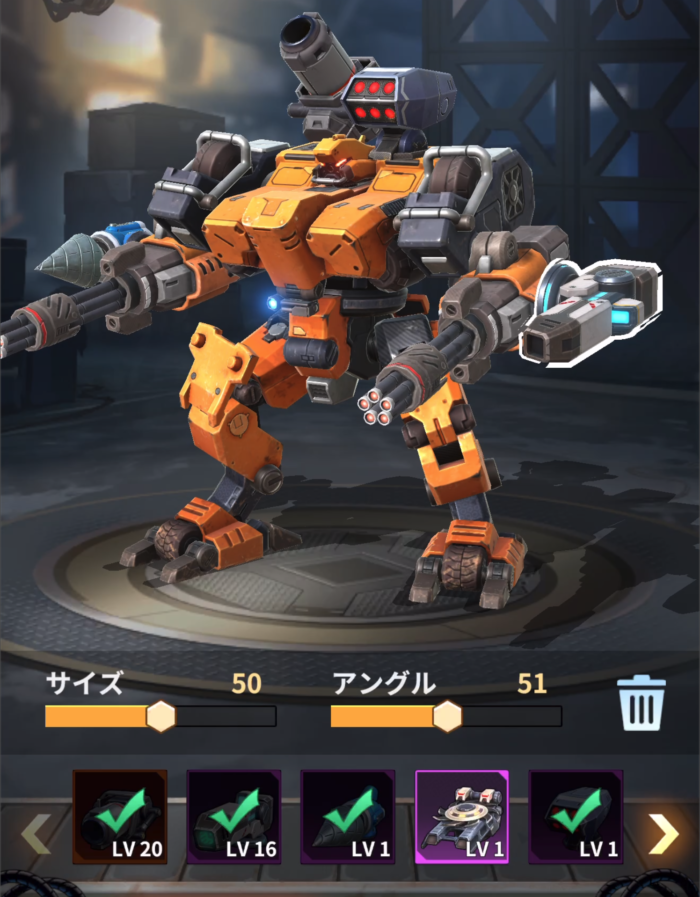Choose the LV 16 part slot
The height and width of the screenshot is (897, 700).
[234, 817]
